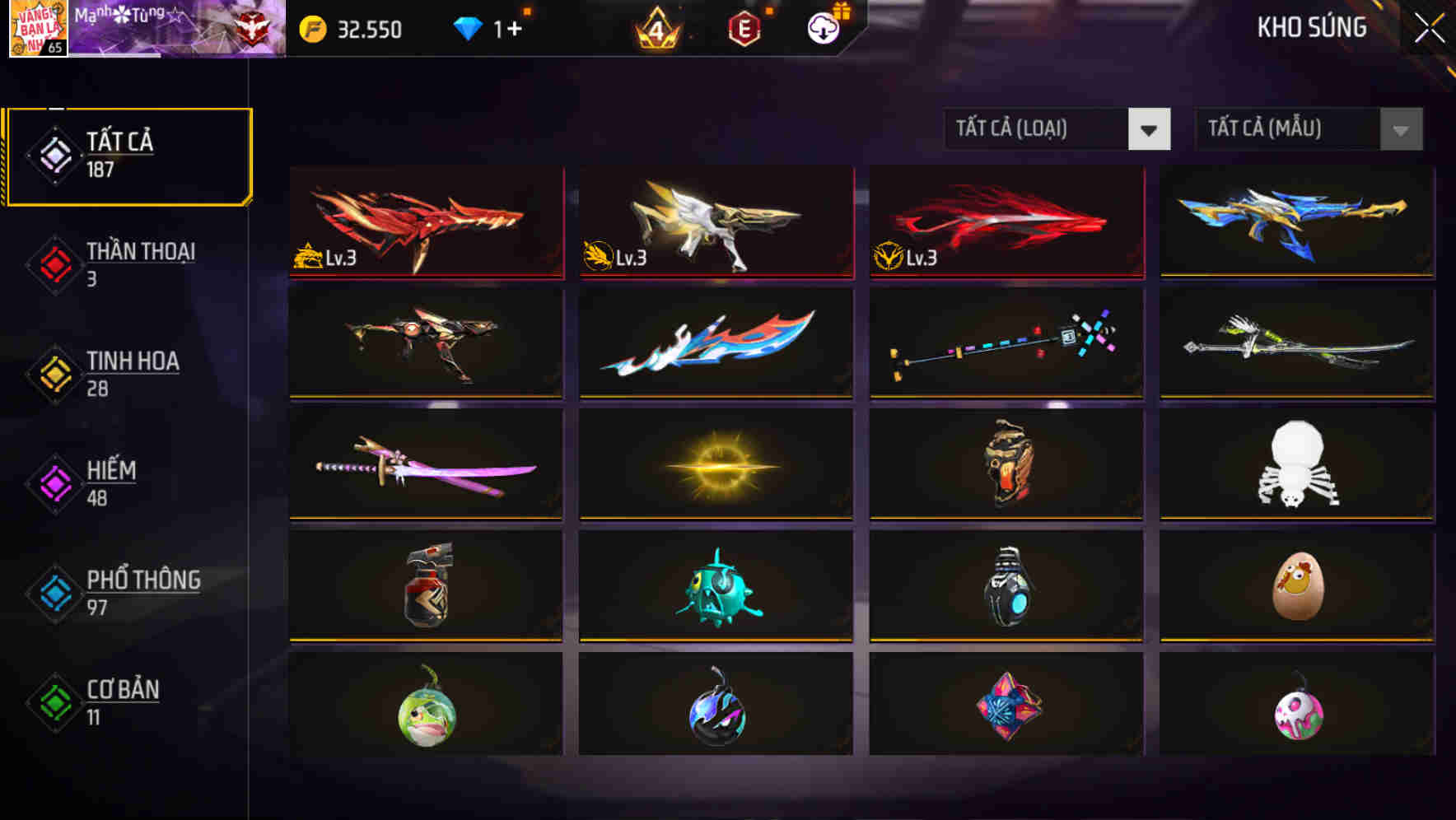This screenshot has width=1456, height=820.
Task: Select the purple katana weapon skin
Action: click(425, 465)
